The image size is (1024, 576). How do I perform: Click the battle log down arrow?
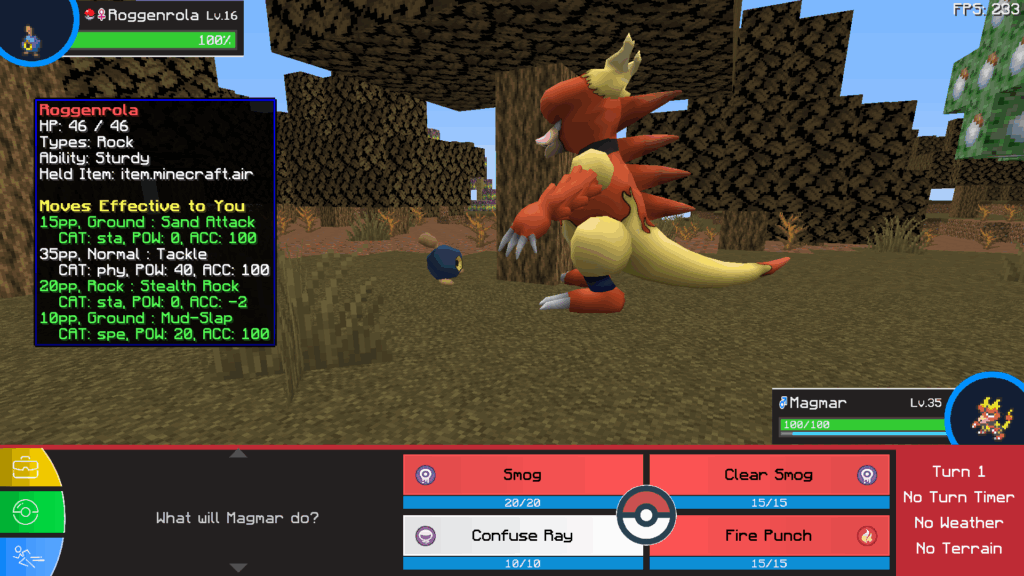238,568
